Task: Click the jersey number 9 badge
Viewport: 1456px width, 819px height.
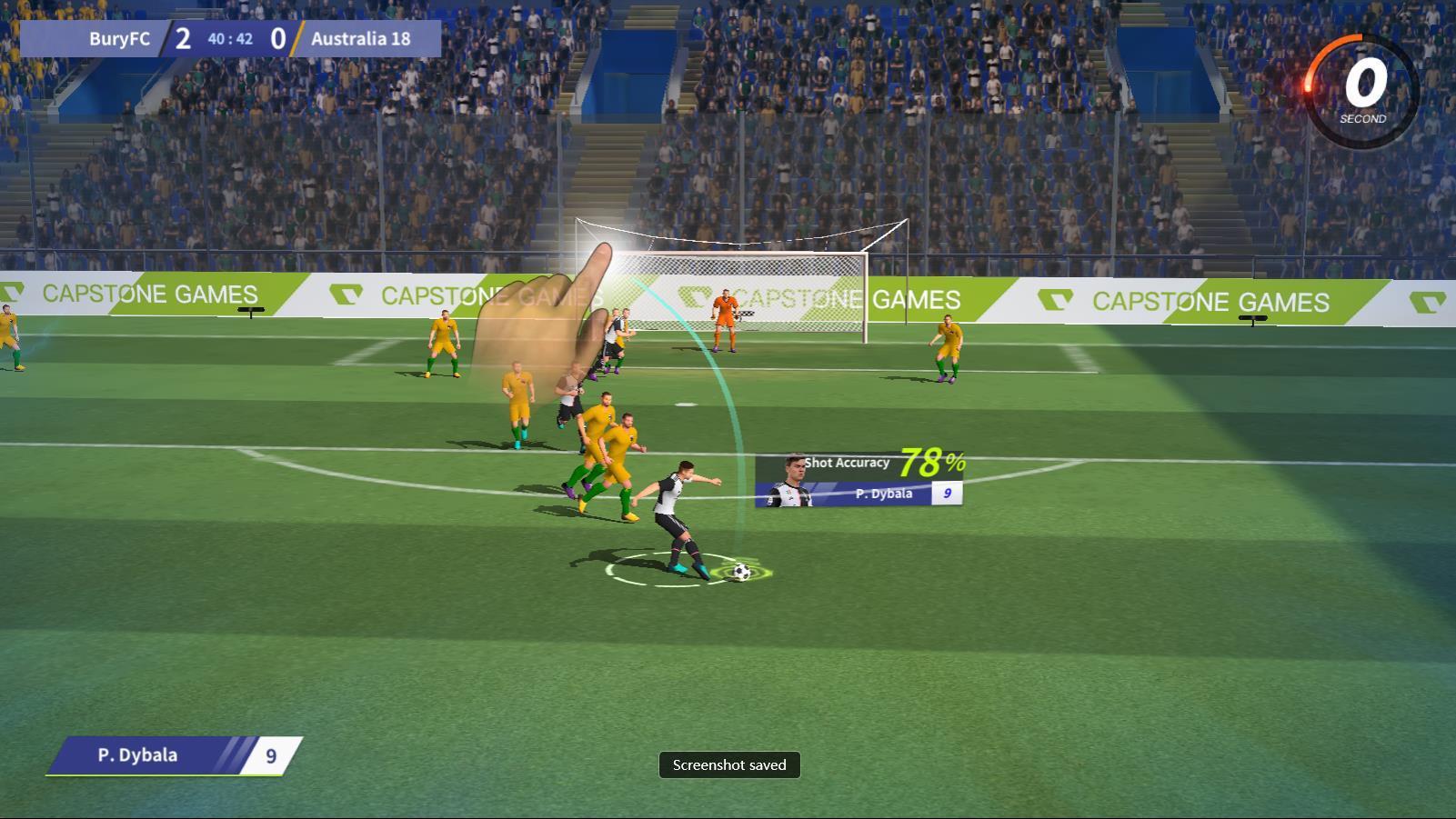Action: [946, 494]
